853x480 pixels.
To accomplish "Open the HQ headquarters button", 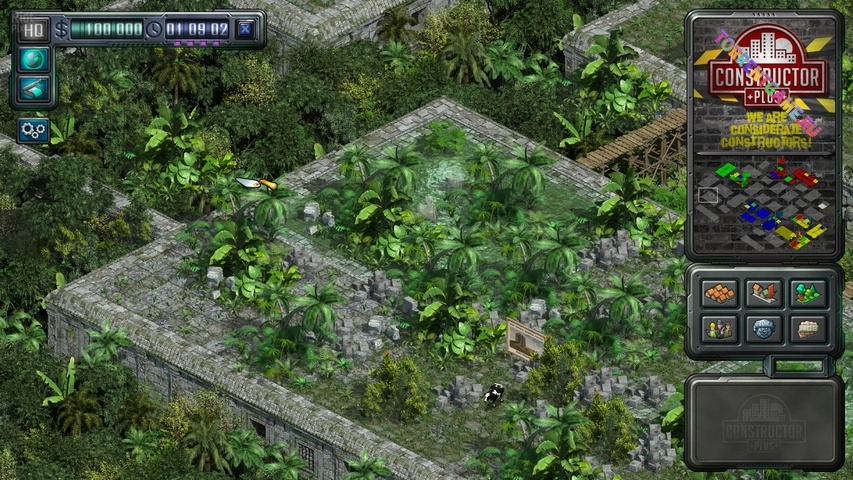I will [x=33, y=29].
